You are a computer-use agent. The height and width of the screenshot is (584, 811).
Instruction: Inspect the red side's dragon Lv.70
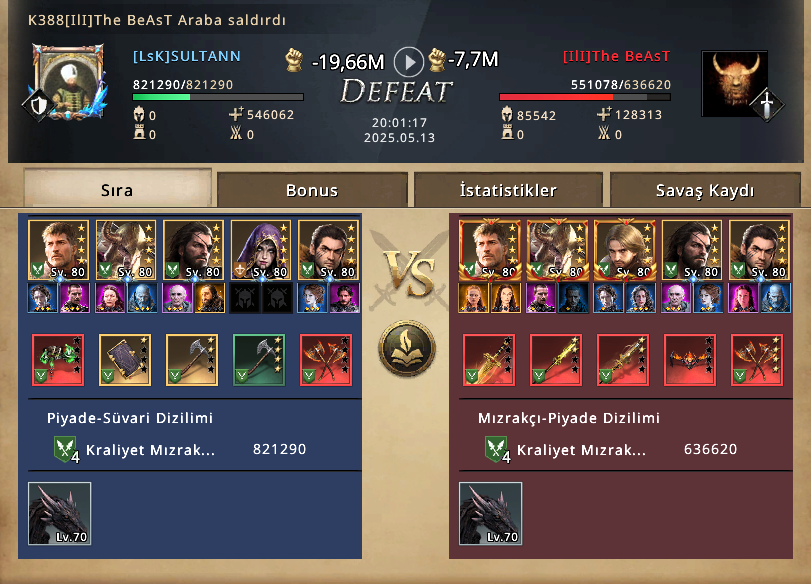click(490, 513)
